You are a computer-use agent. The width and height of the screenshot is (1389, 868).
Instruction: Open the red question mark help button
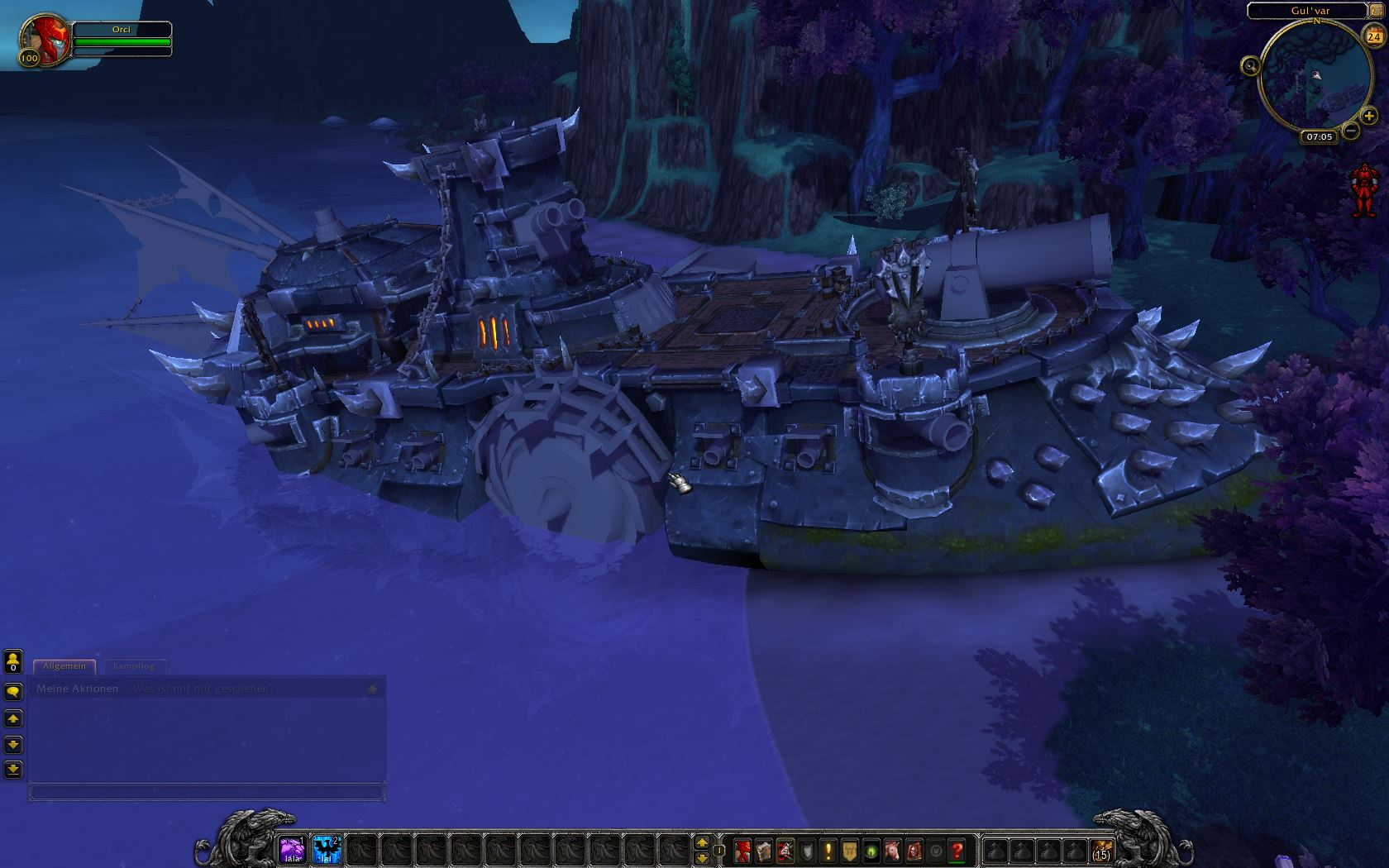click(x=957, y=850)
